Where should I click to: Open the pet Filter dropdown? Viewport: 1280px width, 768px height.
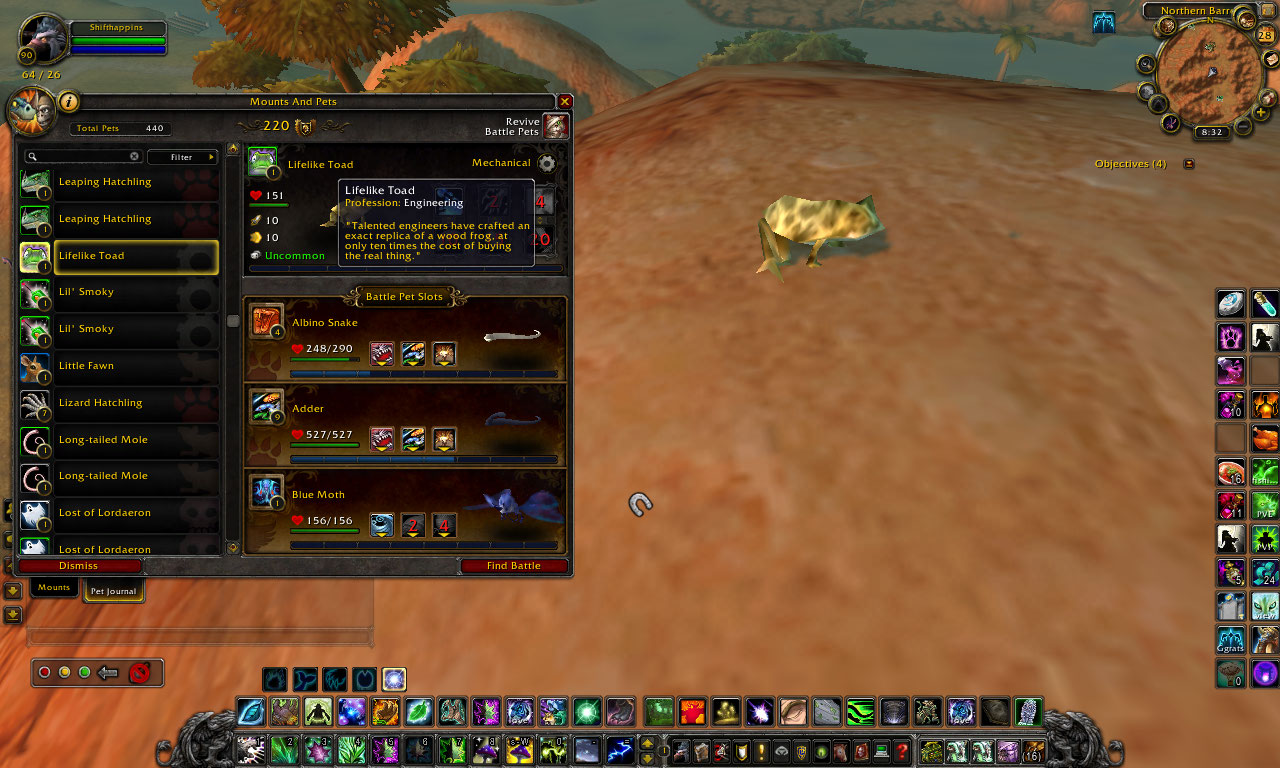click(x=183, y=156)
